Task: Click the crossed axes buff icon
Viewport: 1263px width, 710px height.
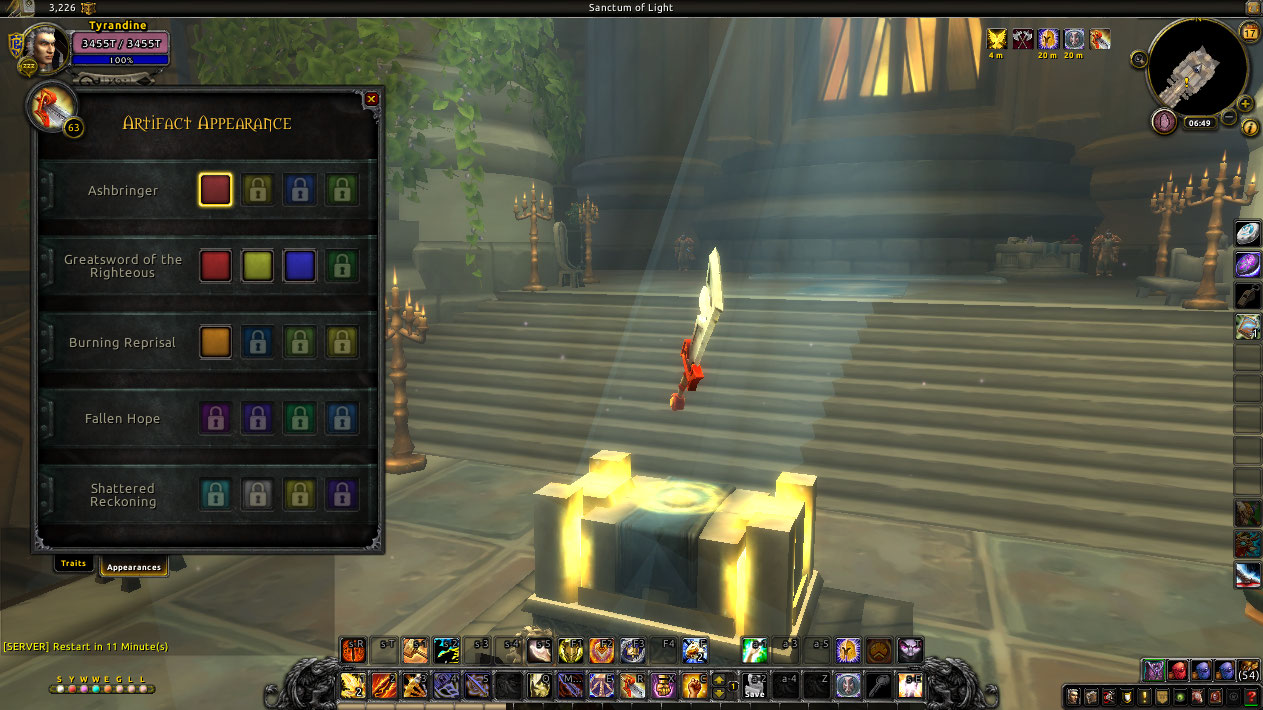Action: [1023, 39]
